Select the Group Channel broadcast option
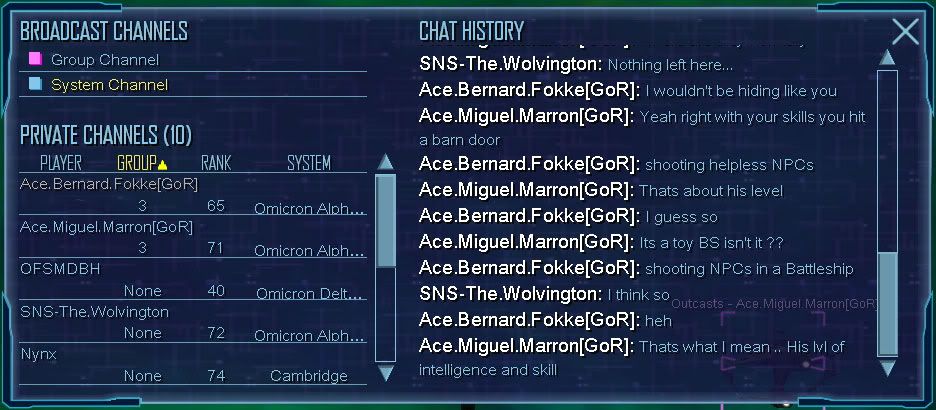This screenshot has height=410, width=936. 104,60
